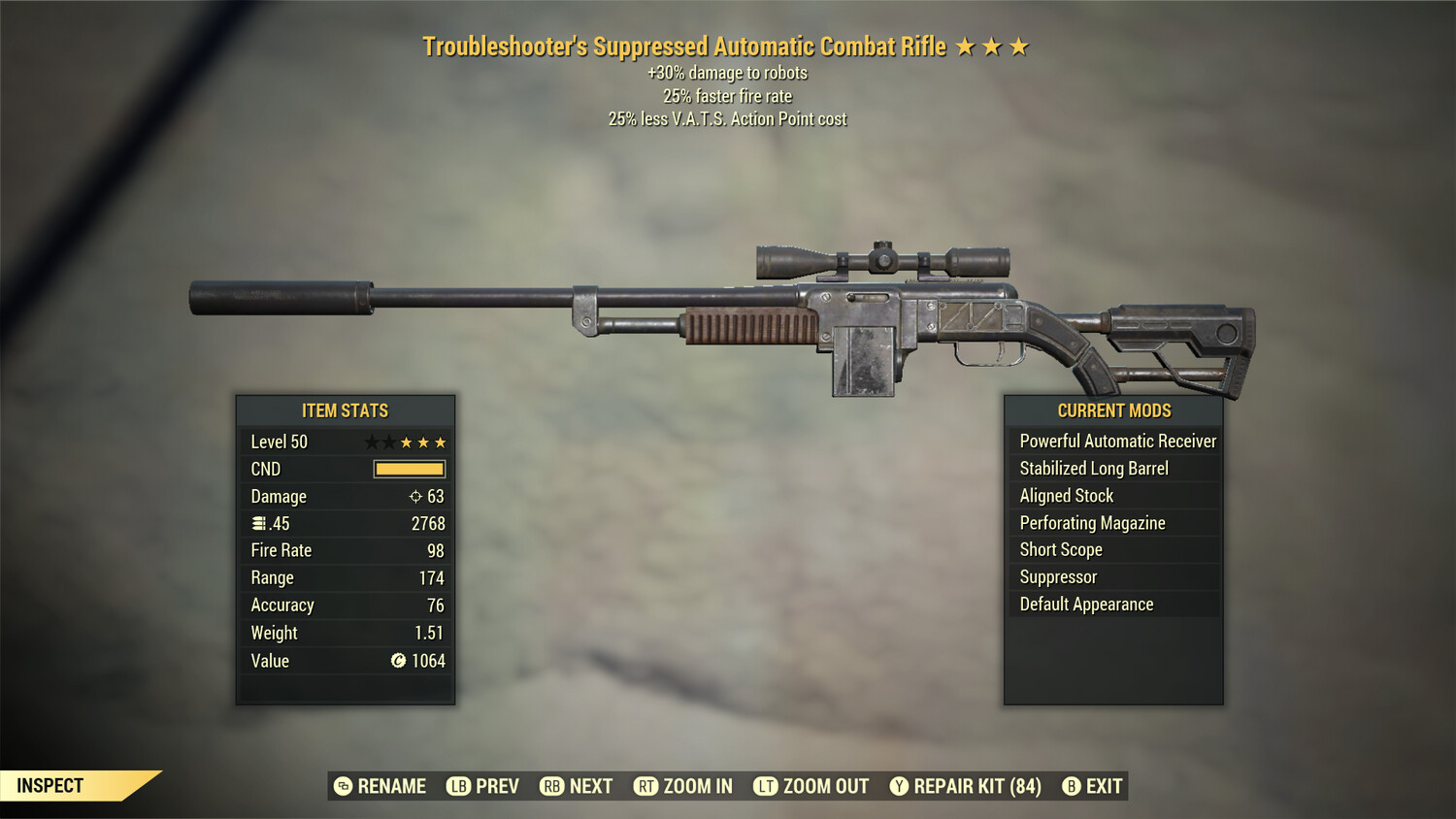Screen dimensions: 1456x819
Task: Click the caps icon beside Value
Action: tap(399, 661)
